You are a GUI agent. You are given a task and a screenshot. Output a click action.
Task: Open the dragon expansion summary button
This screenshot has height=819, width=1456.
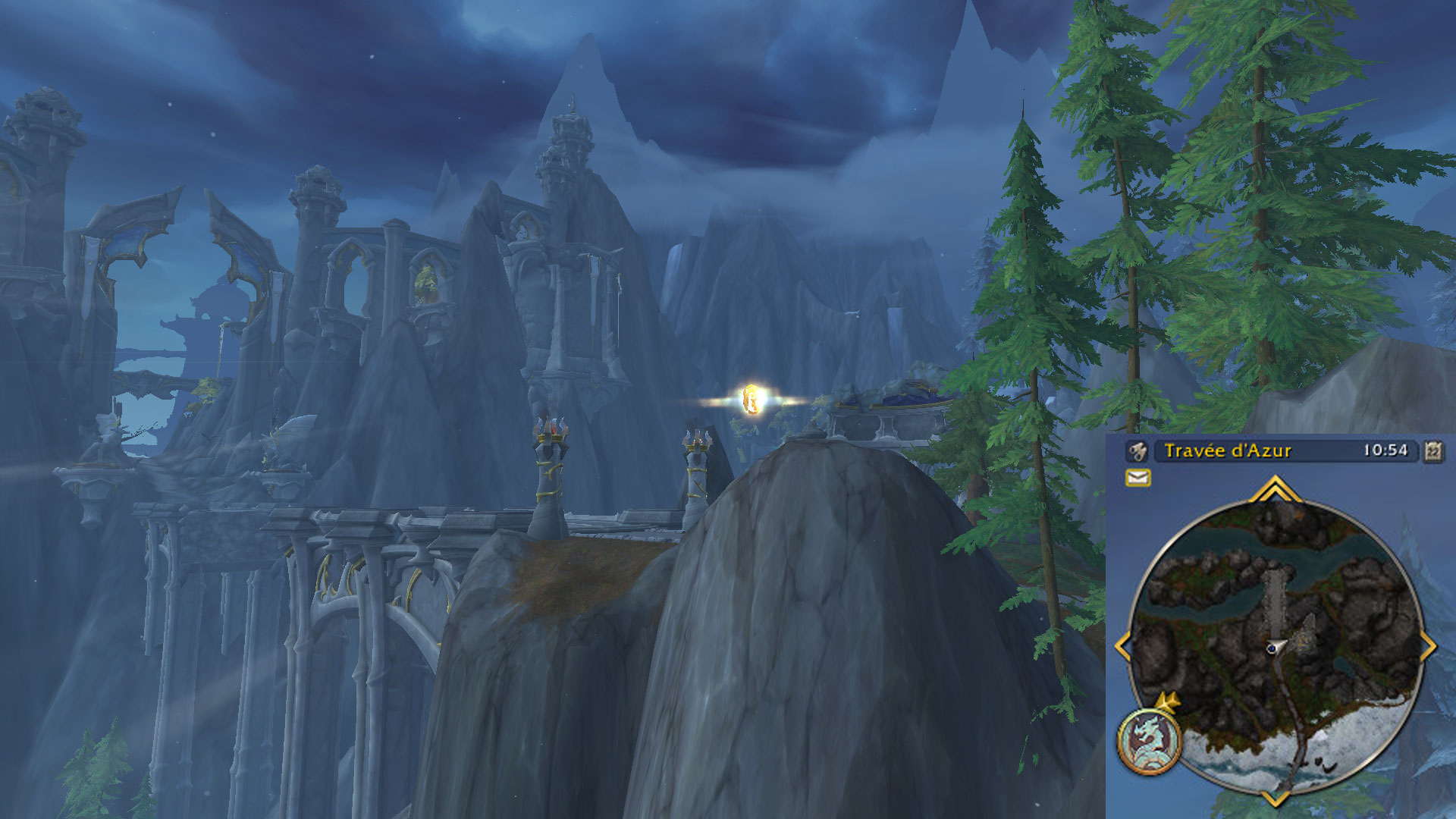(1149, 741)
